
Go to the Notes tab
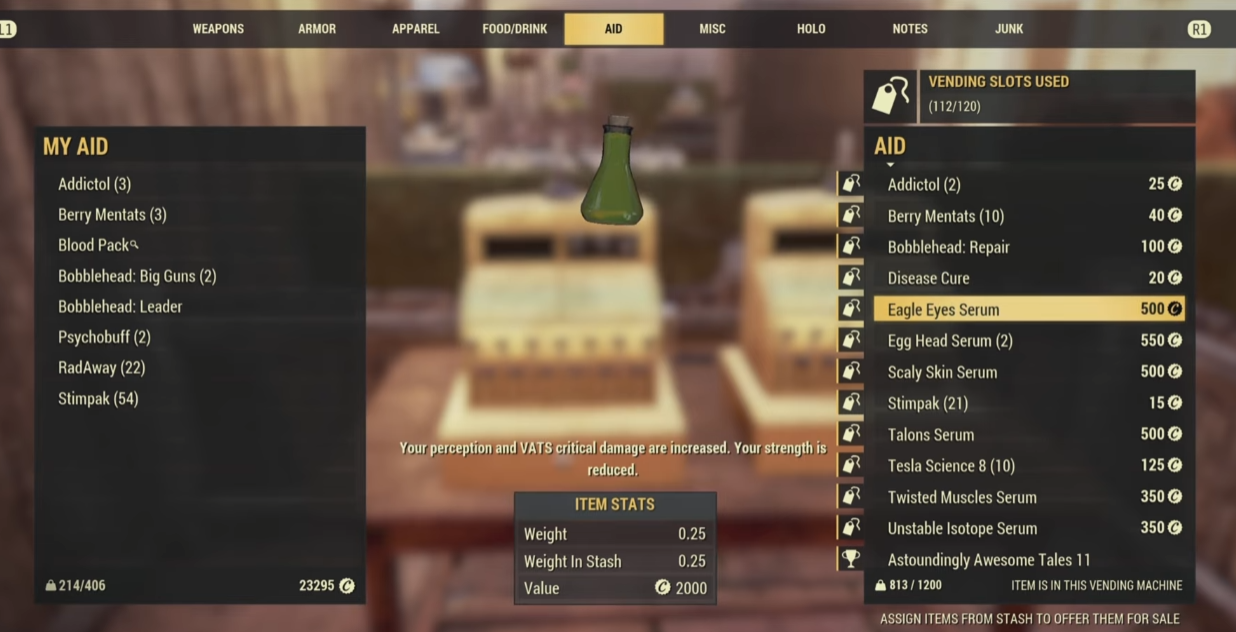coord(909,29)
